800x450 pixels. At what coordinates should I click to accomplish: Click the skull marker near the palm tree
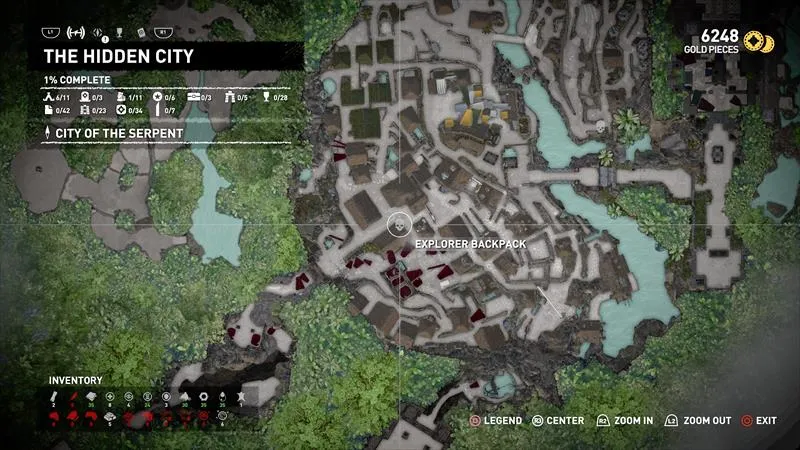[600, 127]
